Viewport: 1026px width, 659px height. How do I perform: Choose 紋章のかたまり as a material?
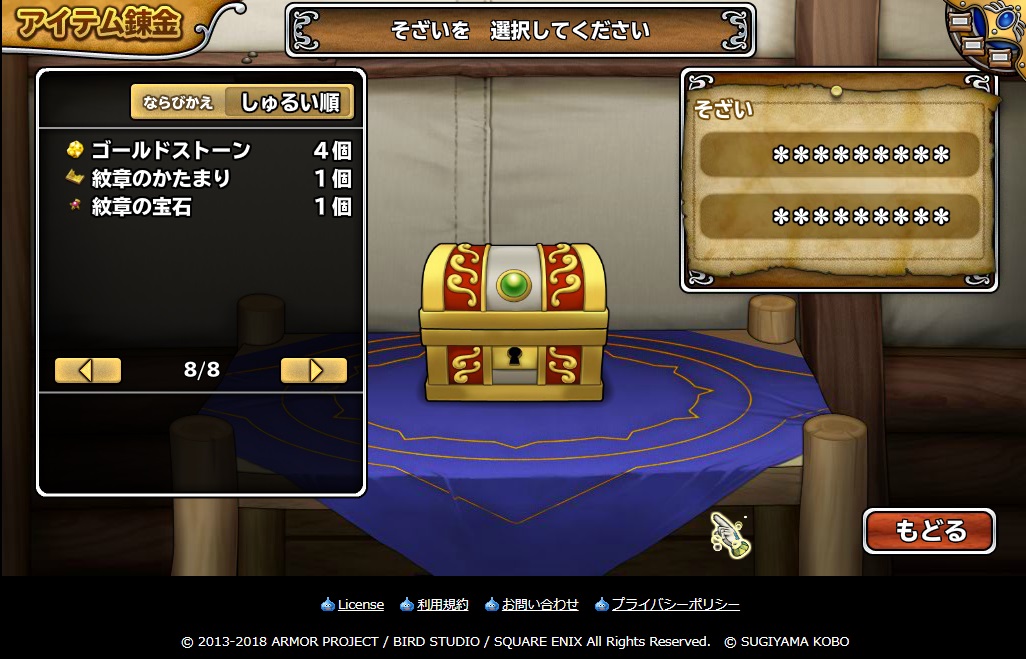coord(208,179)
